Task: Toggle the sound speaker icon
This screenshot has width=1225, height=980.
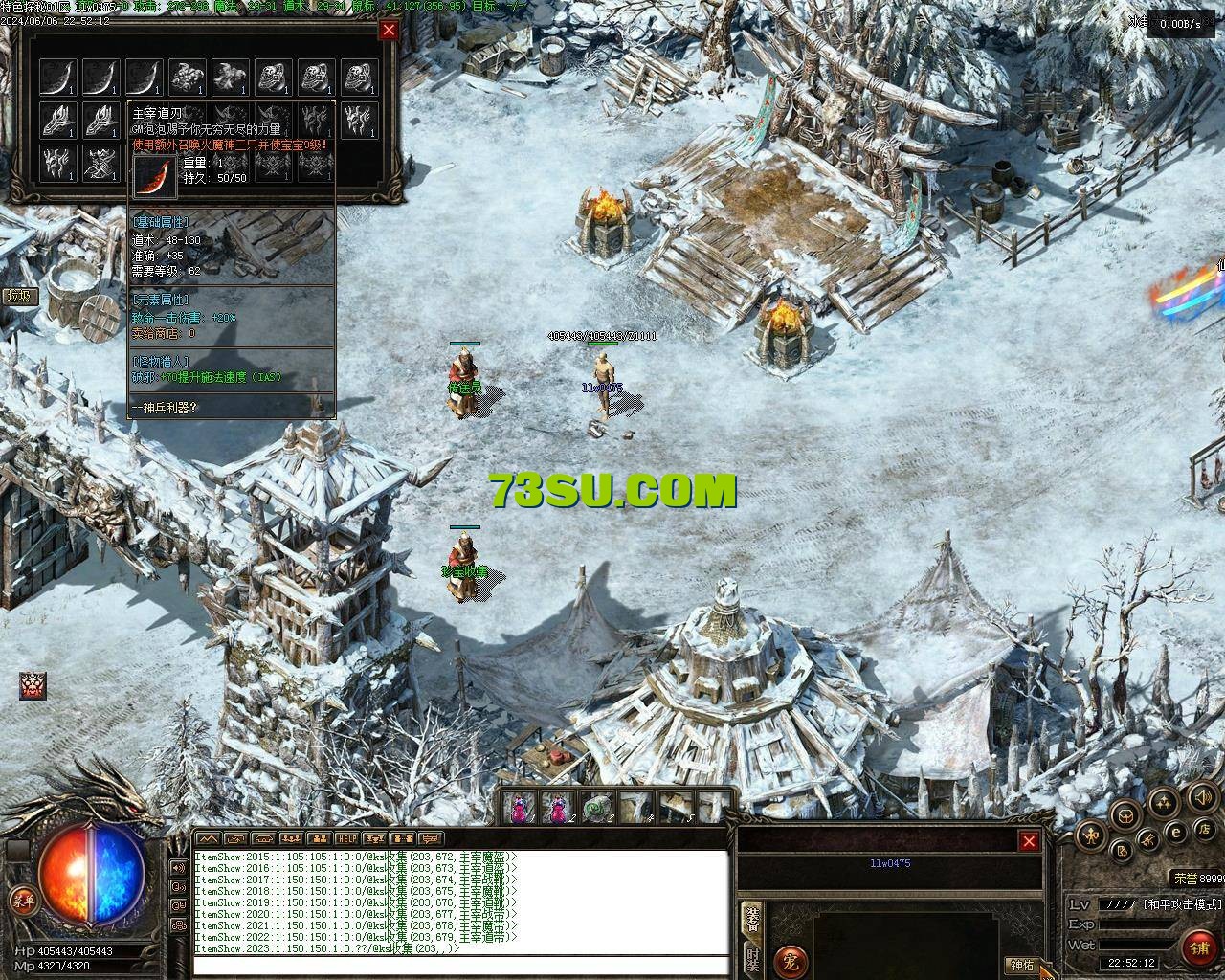Action: (x=1202, y=796)
